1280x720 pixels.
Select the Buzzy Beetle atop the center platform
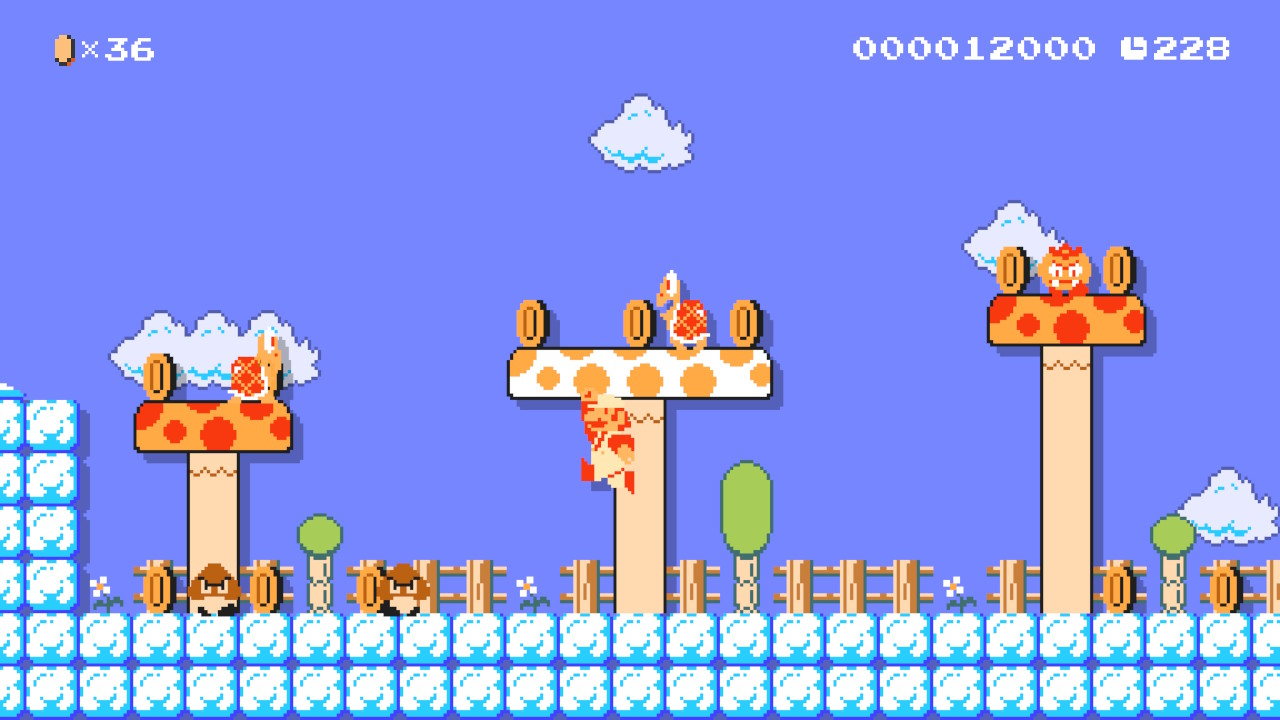click(690, 315)
